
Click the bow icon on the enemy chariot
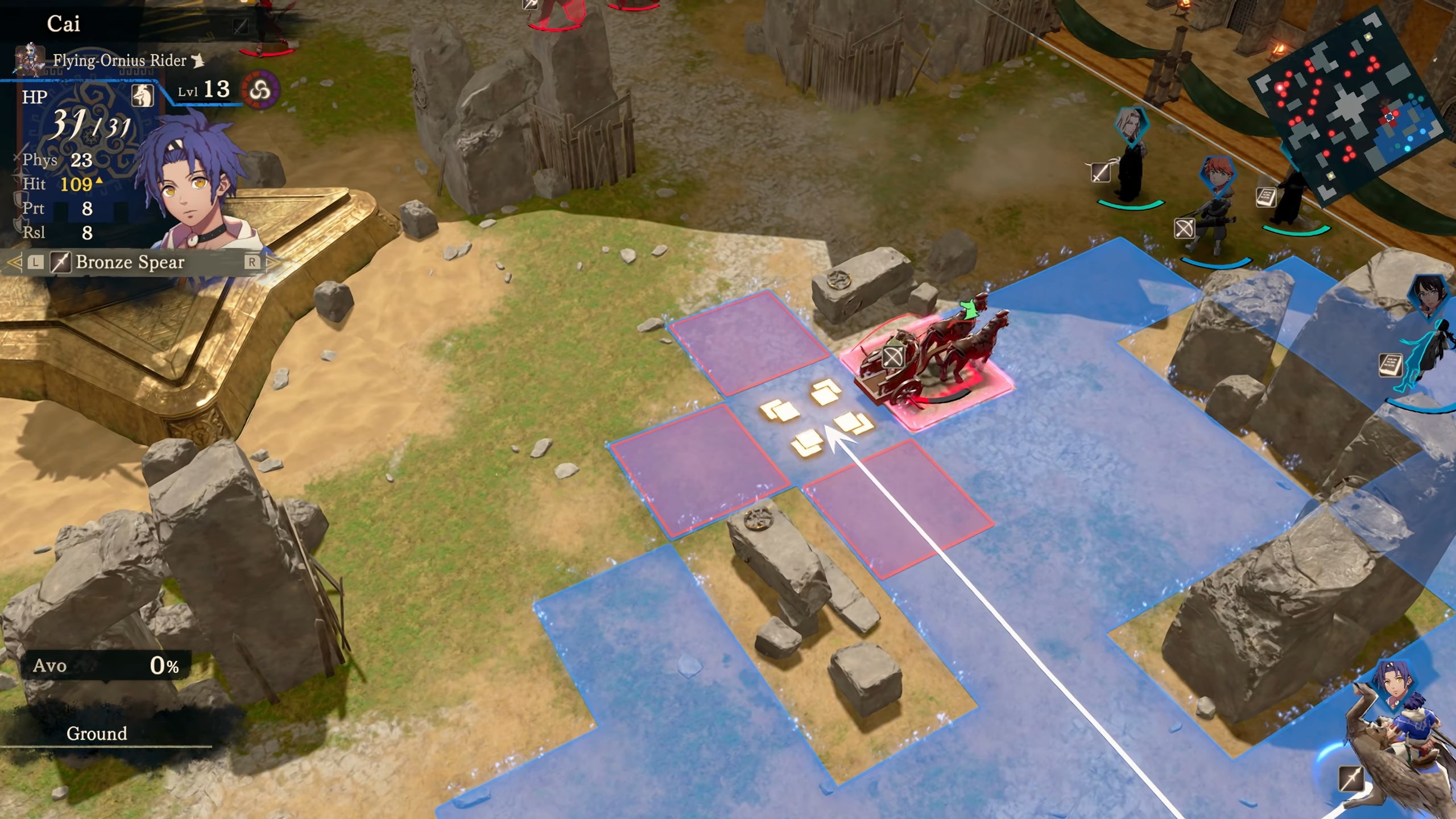point(892,358)
